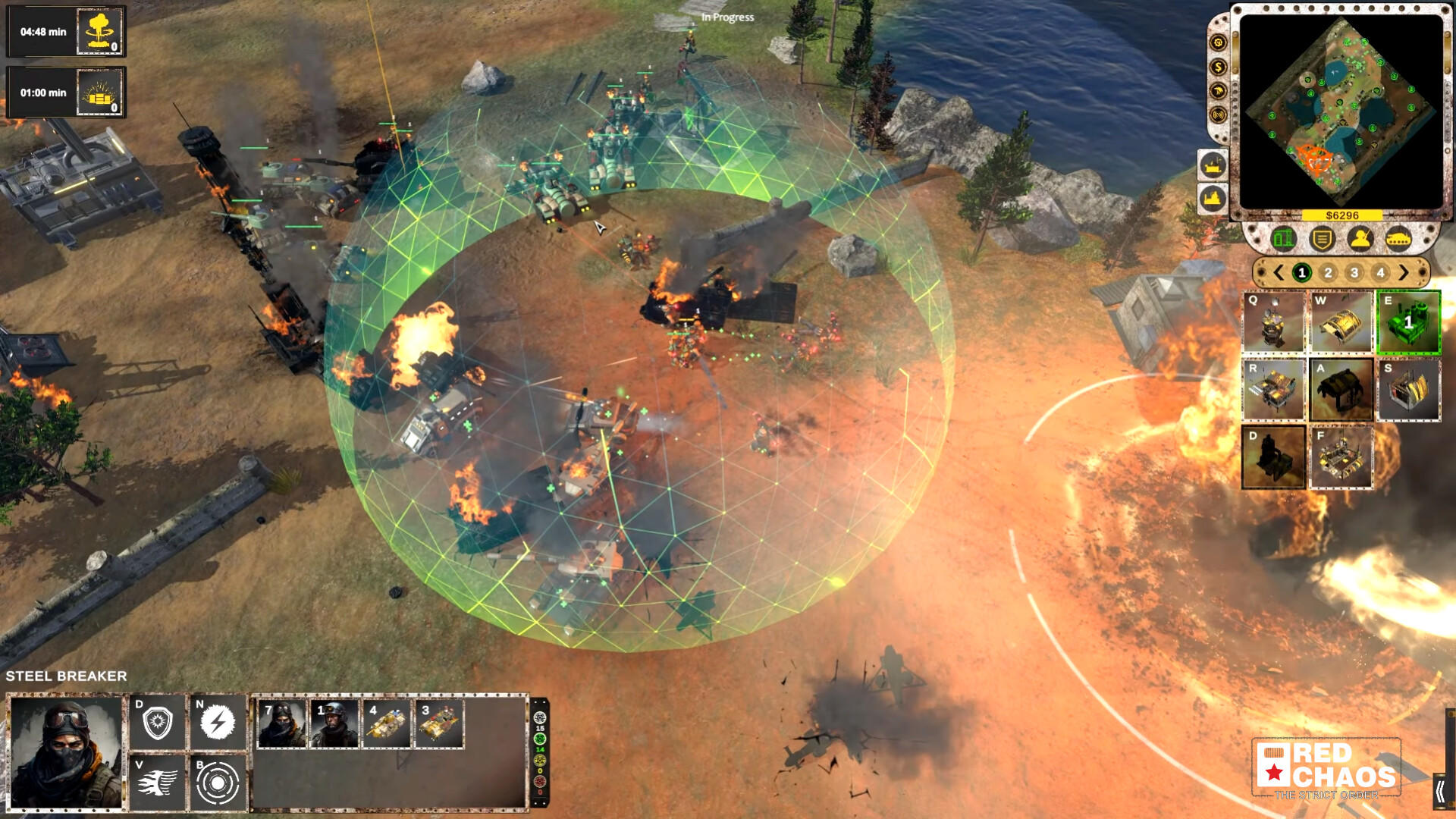Toggle the gear settings icon left of minimap

(x=1217, y=42)
